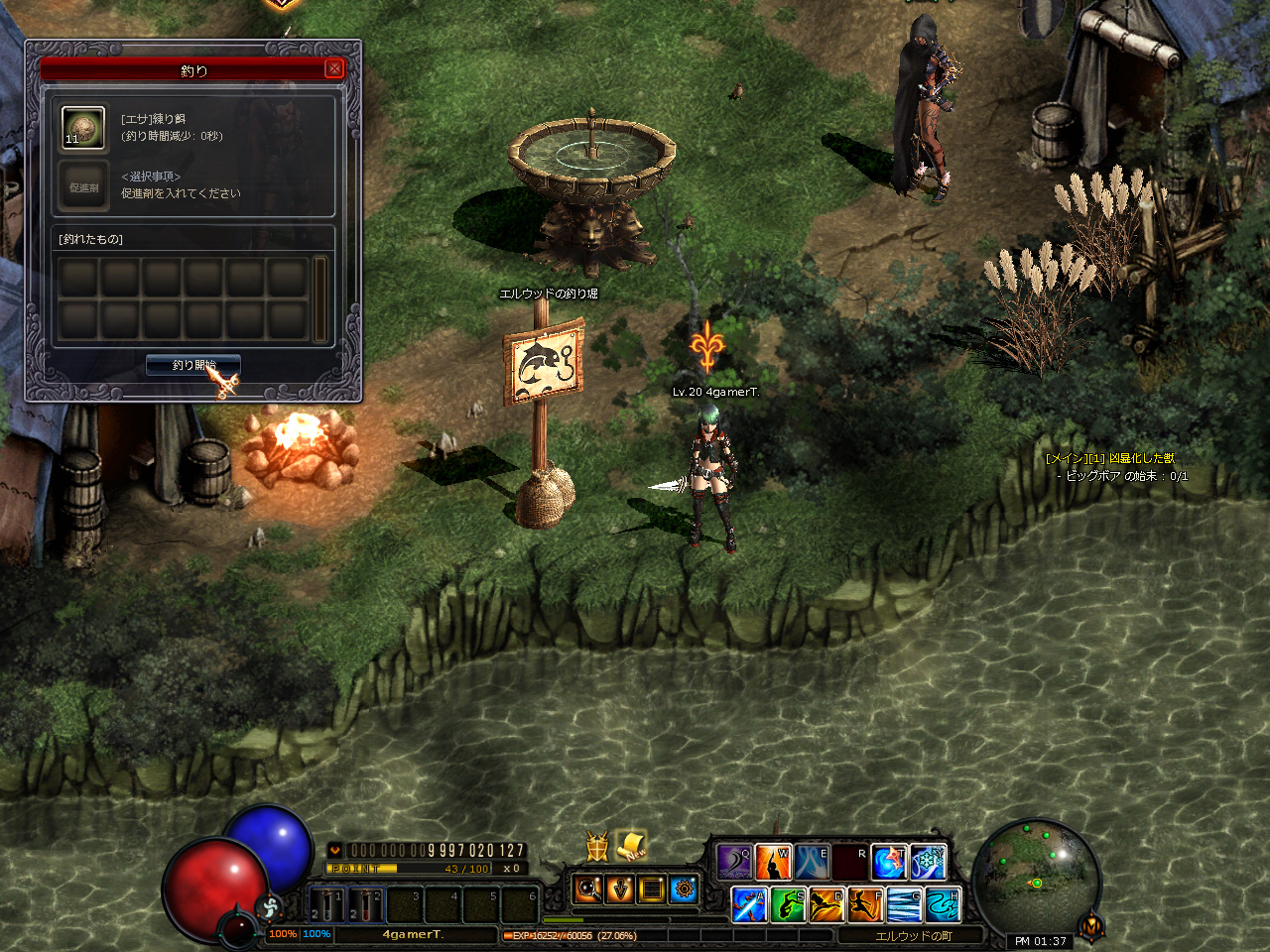Close the 釣り fishing window

334,68
